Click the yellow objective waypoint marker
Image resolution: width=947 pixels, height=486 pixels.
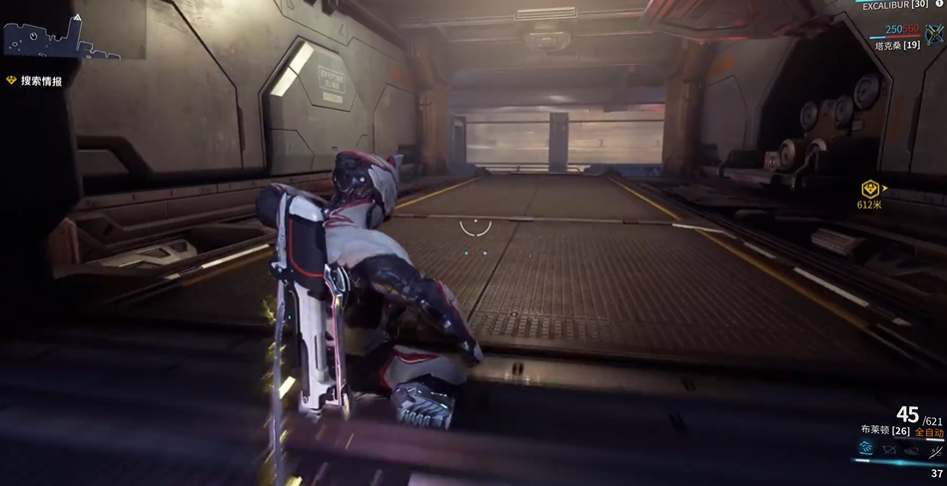tap(870, 188)
